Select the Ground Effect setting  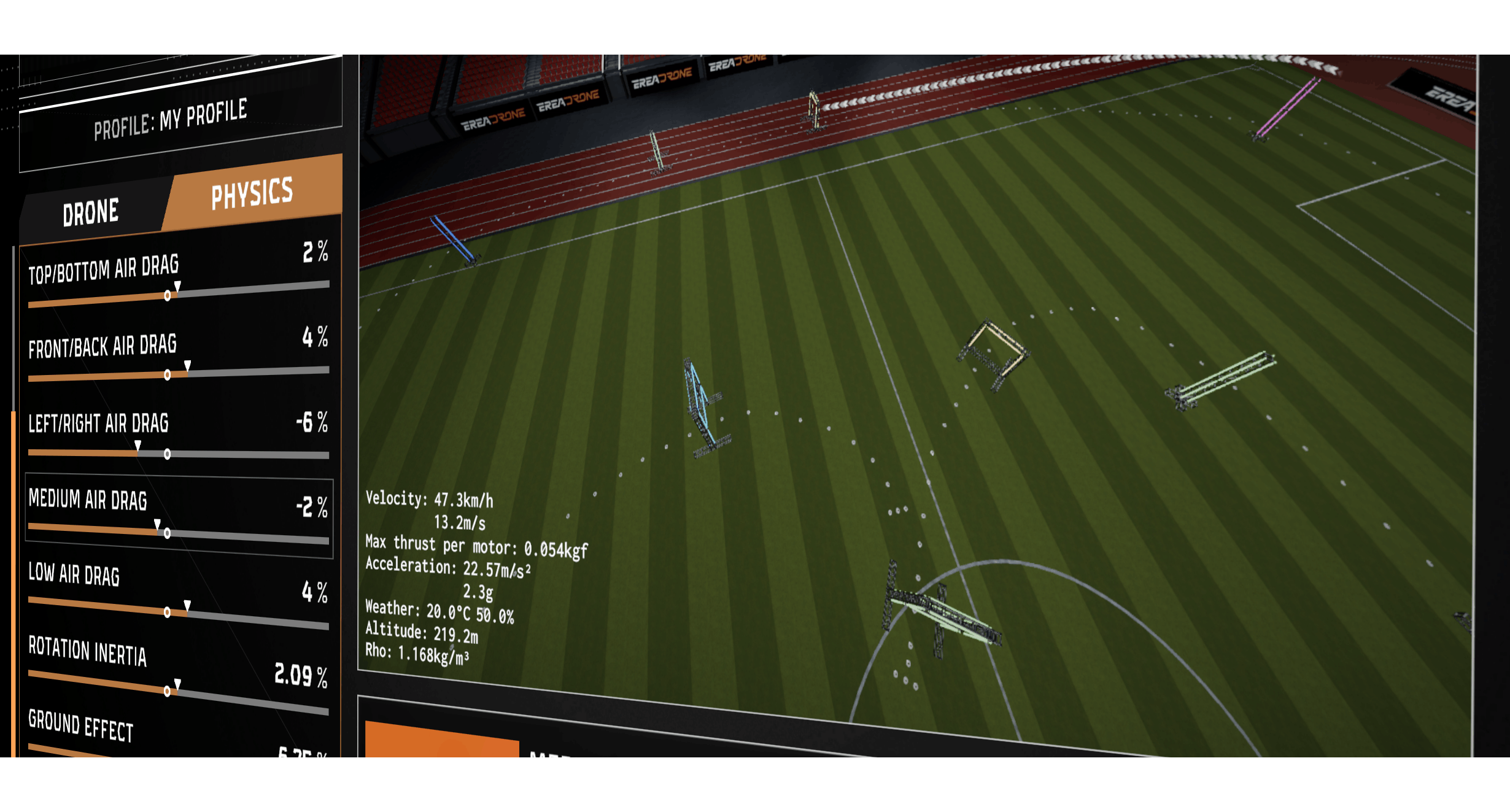click(x=81, y=725)
